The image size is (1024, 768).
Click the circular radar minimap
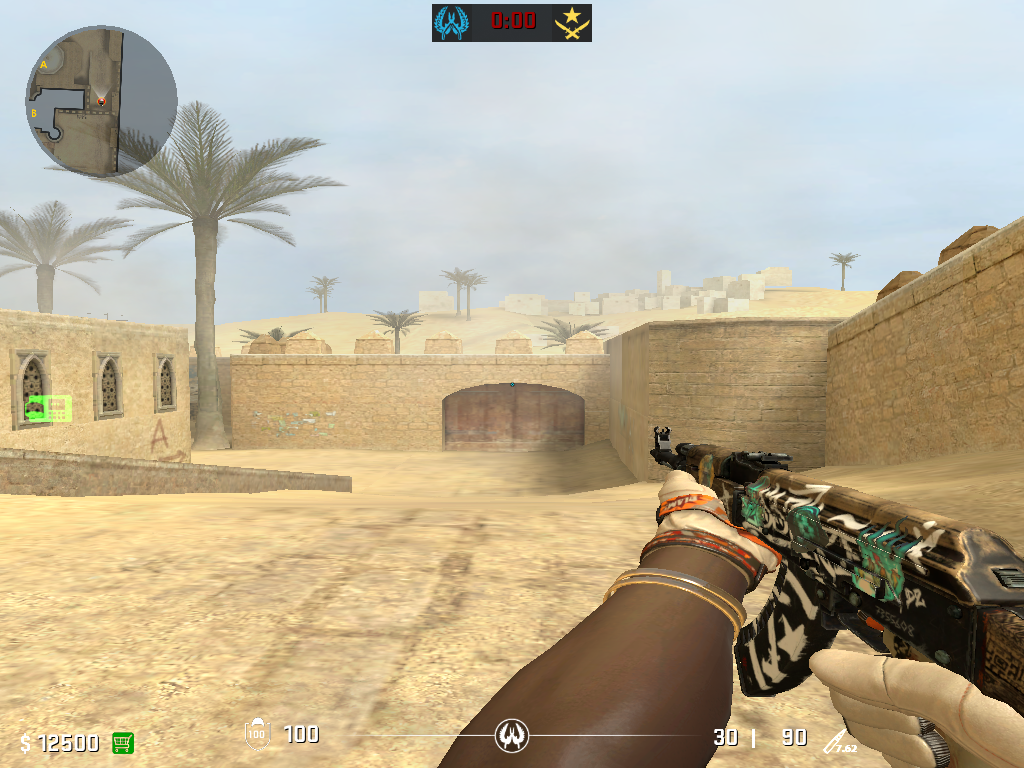click(101, 101)
